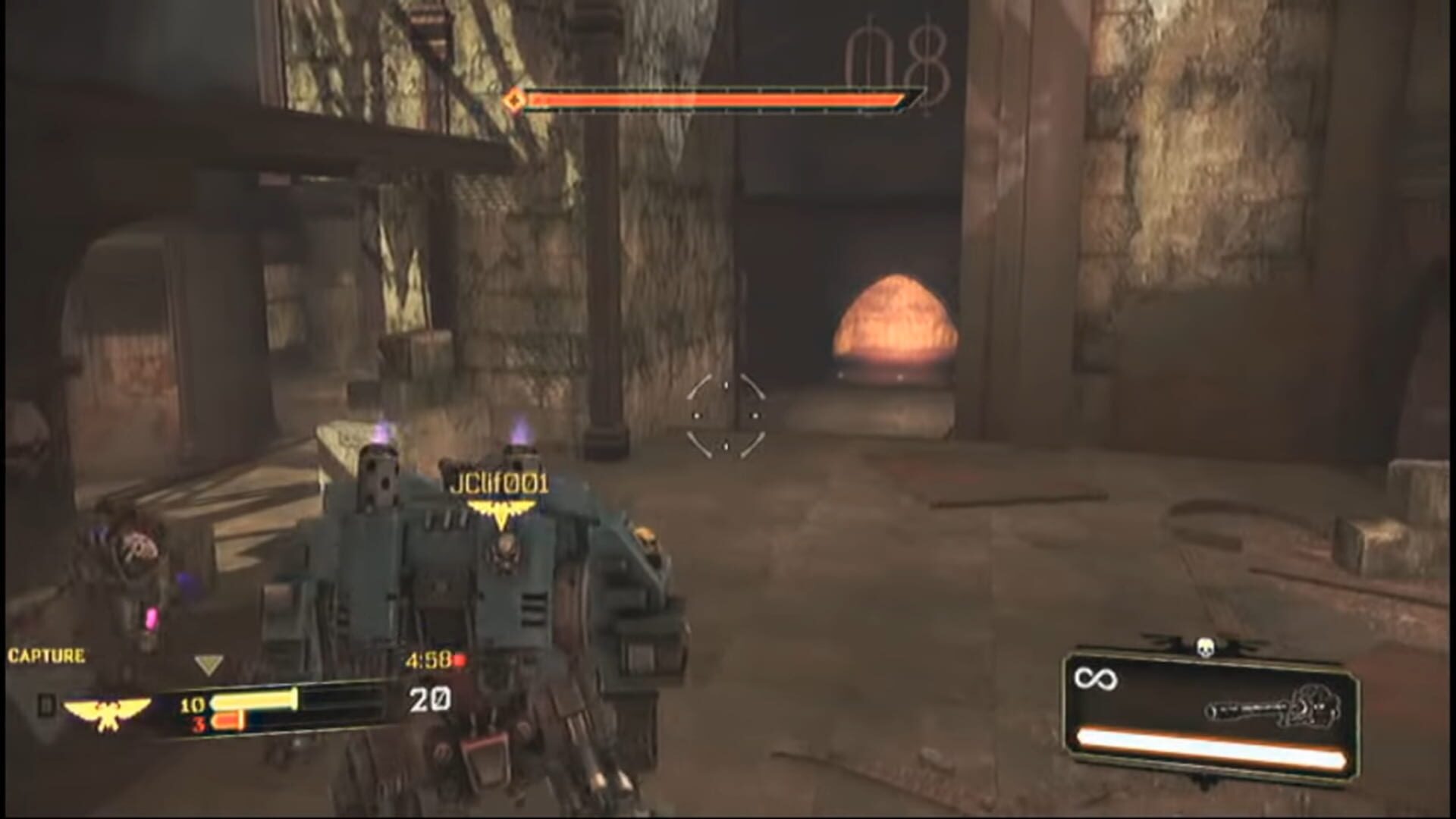Select the objective marker letter B
This screenshot has width=1456, height=819.
[x=49, y=703]
